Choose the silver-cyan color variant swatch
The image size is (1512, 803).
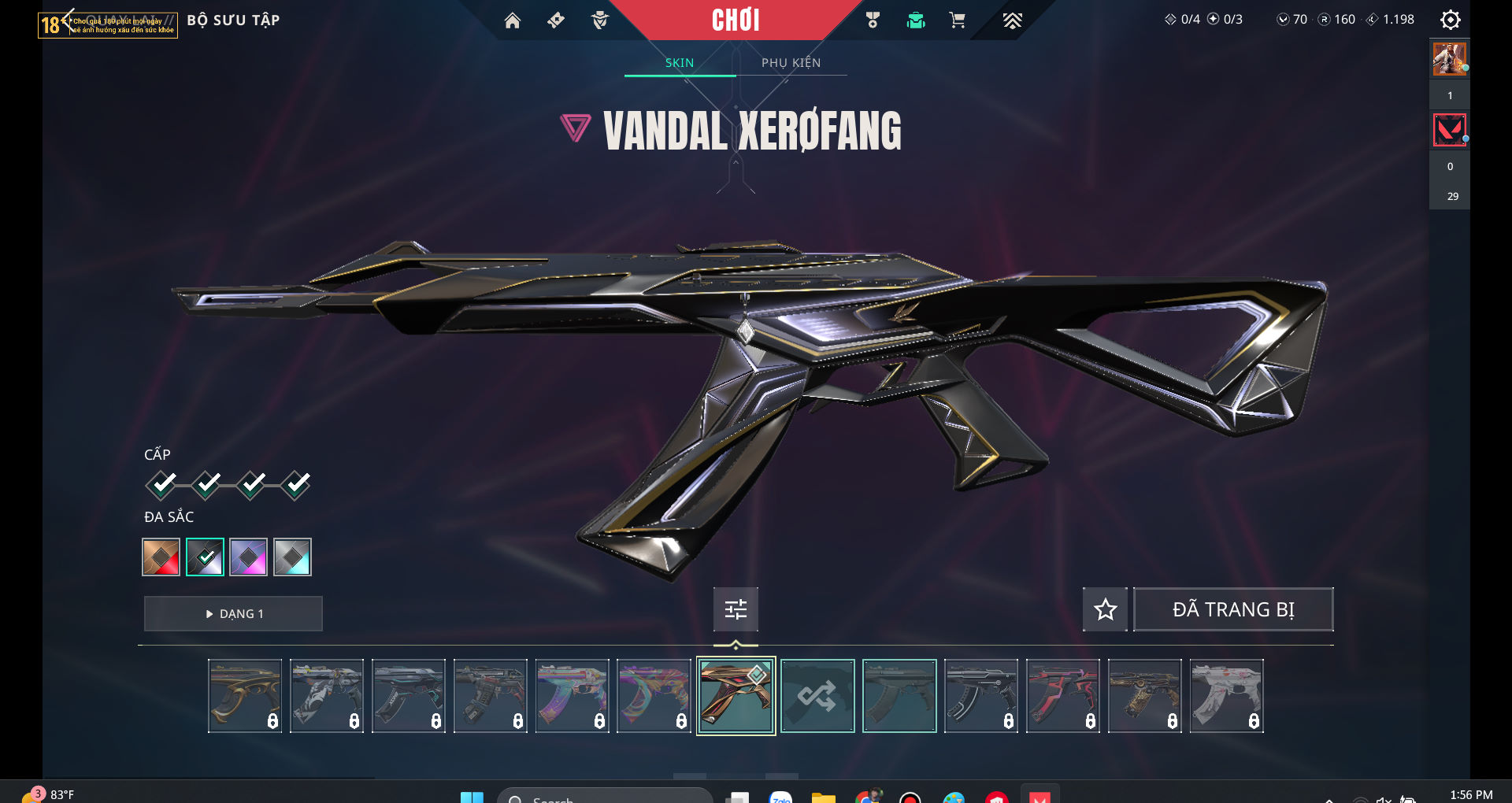tap(292, 557)
